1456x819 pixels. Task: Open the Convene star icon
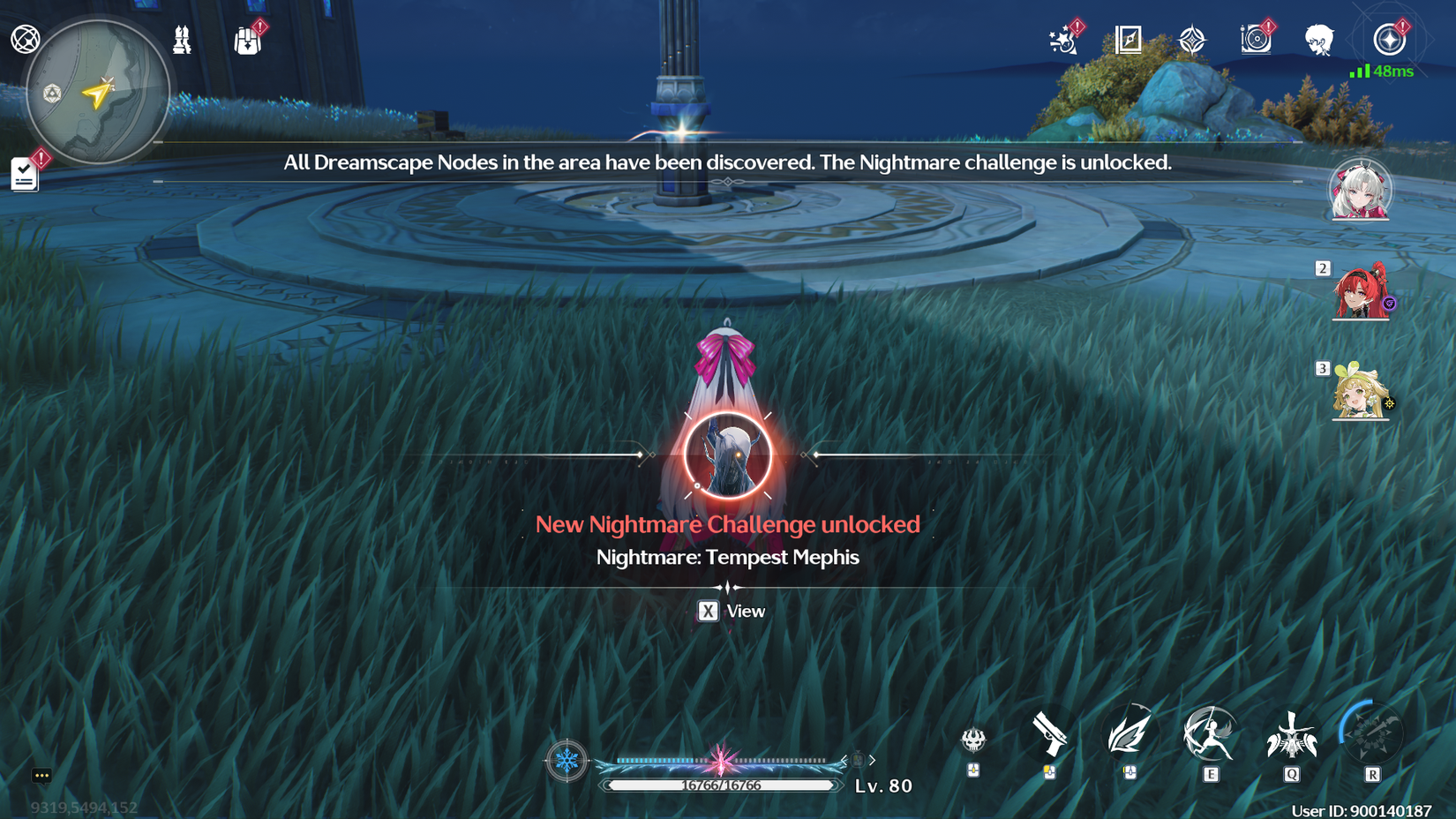point(1193,39)
